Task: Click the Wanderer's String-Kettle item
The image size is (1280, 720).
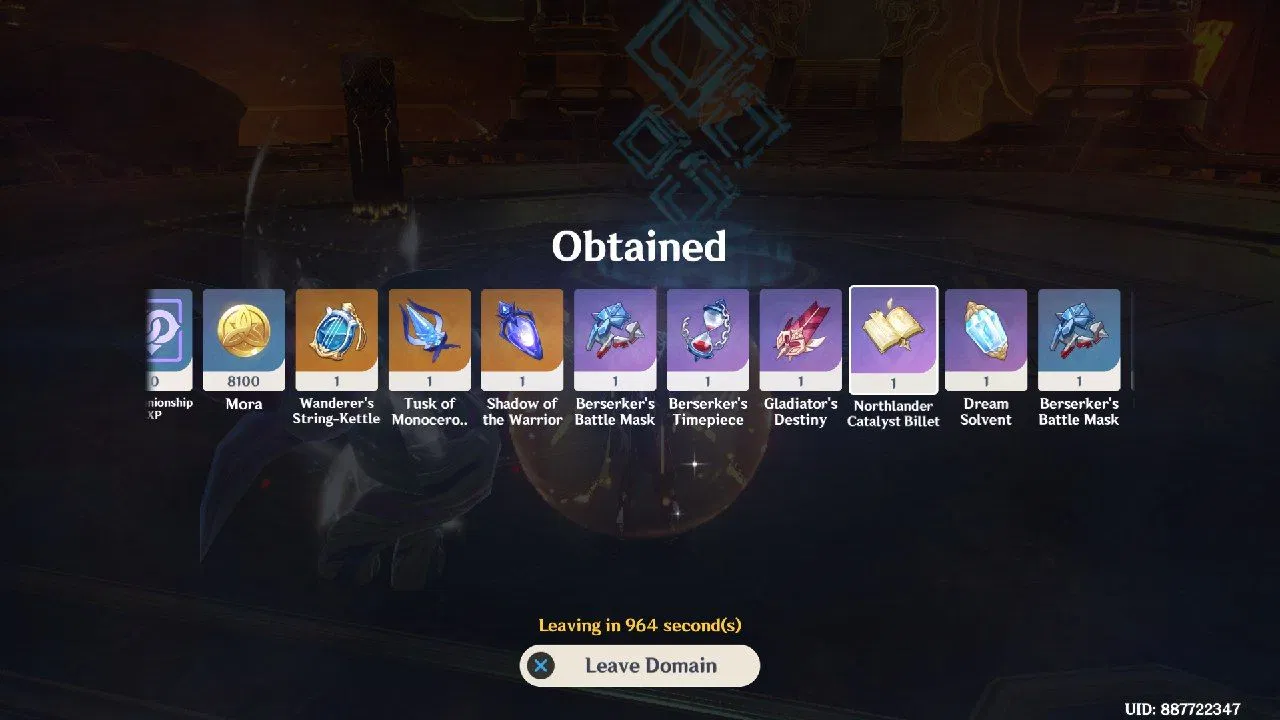Action: coord(336,335)
